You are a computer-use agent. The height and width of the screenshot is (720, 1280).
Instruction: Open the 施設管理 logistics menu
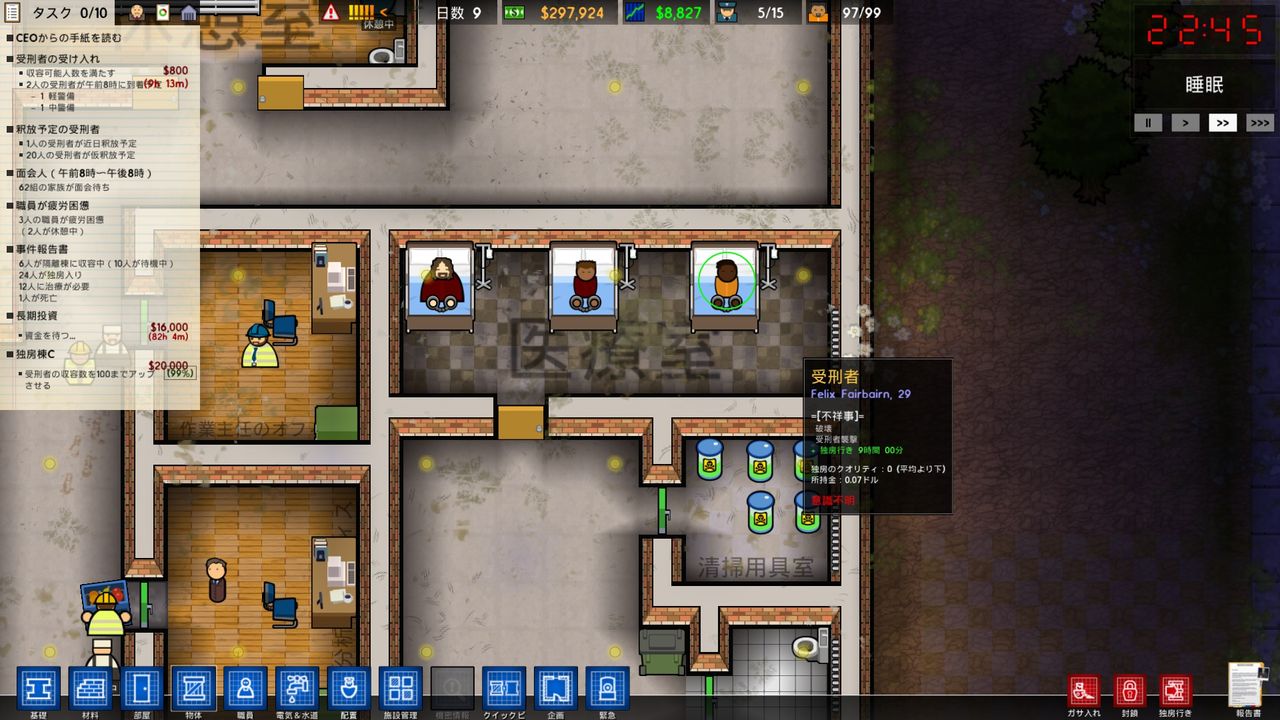(x=401, y=688)
